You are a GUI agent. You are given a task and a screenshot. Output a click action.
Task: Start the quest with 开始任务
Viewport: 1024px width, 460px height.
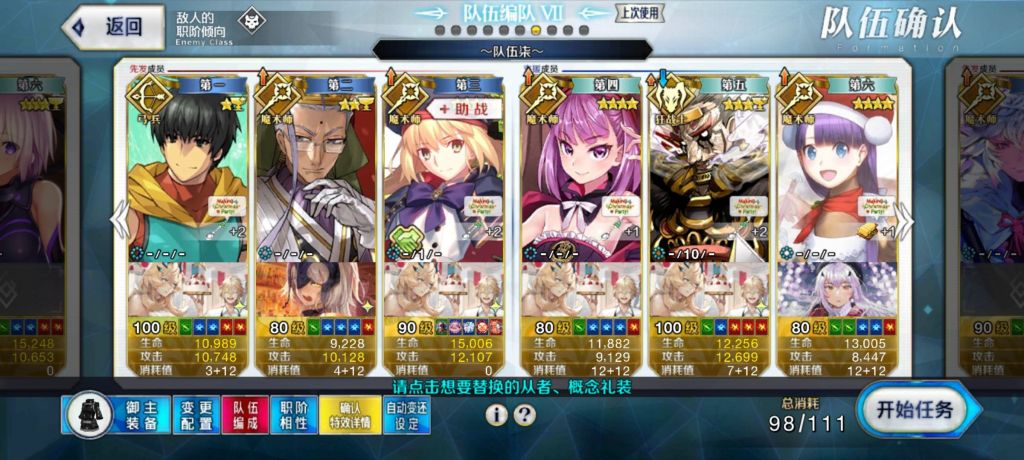tap(915, 409)
